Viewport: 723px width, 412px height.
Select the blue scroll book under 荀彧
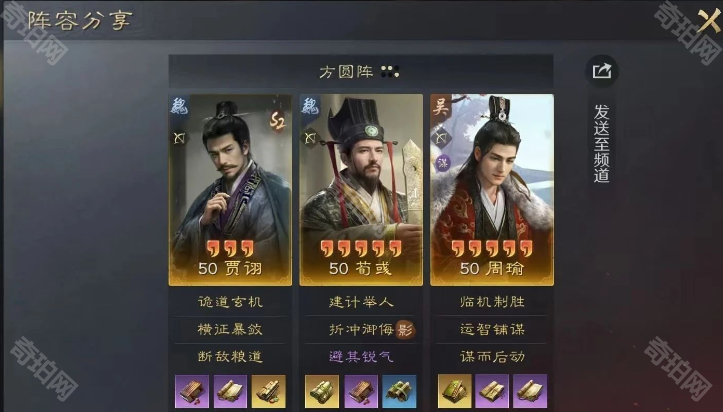tap(400, 390)
